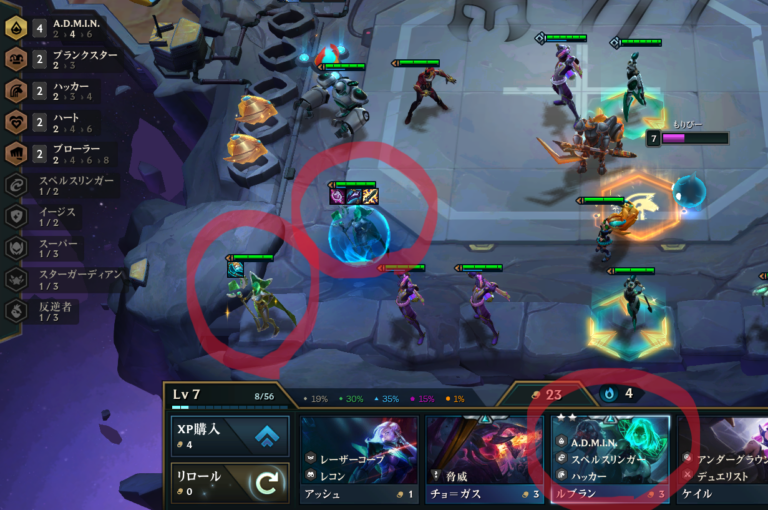Buy XP with the XP購入 button

[x=230, y=436]
